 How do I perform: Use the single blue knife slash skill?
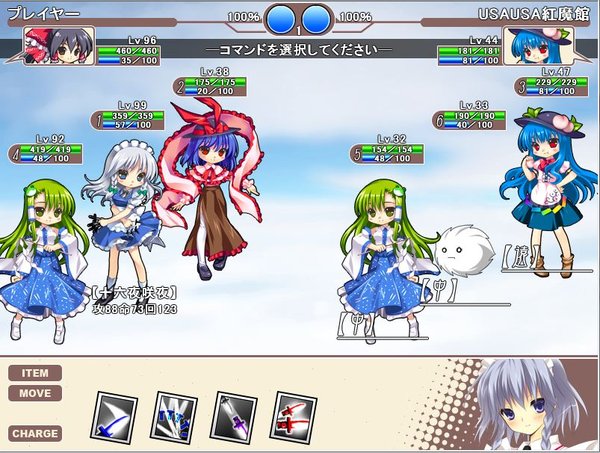tap(114, 415)
